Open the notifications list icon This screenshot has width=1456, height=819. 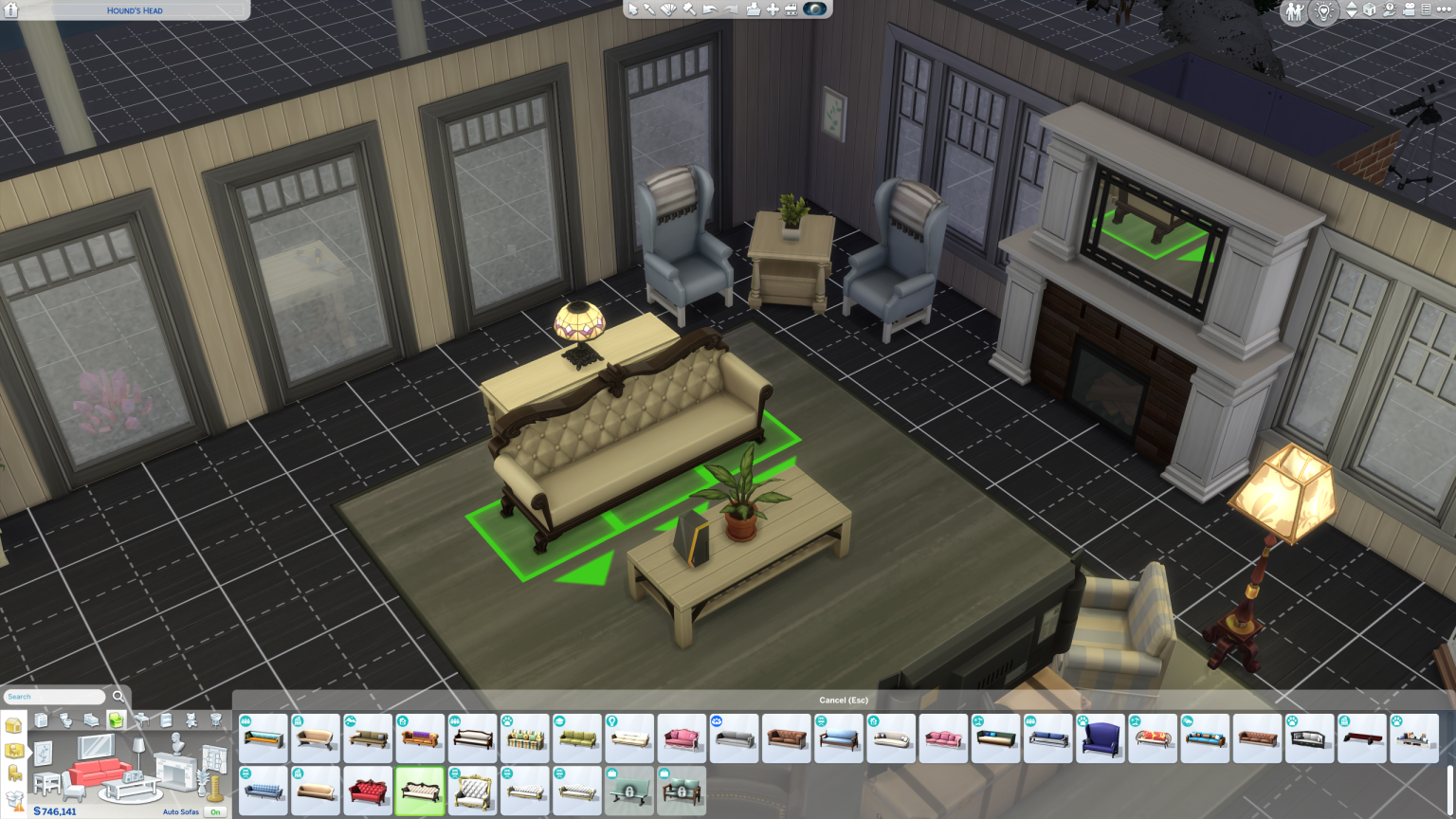[1427, 10]
